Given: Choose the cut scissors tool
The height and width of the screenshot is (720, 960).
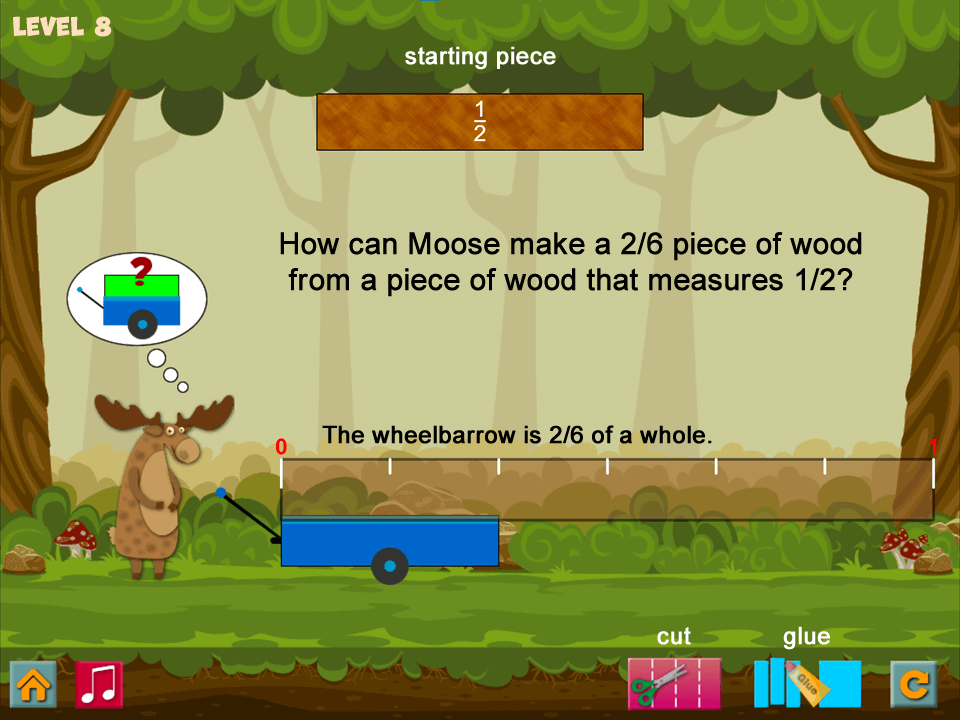Looking at the screenshot, I should [x=673, y=684].
